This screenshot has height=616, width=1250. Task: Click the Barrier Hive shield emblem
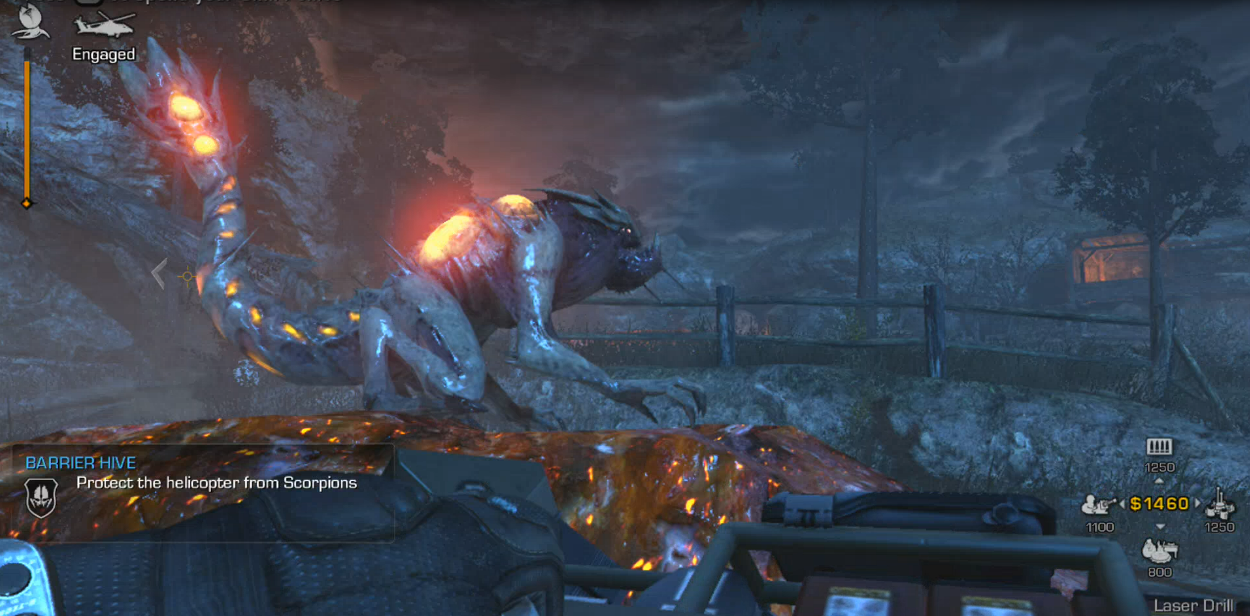(42, 496)
